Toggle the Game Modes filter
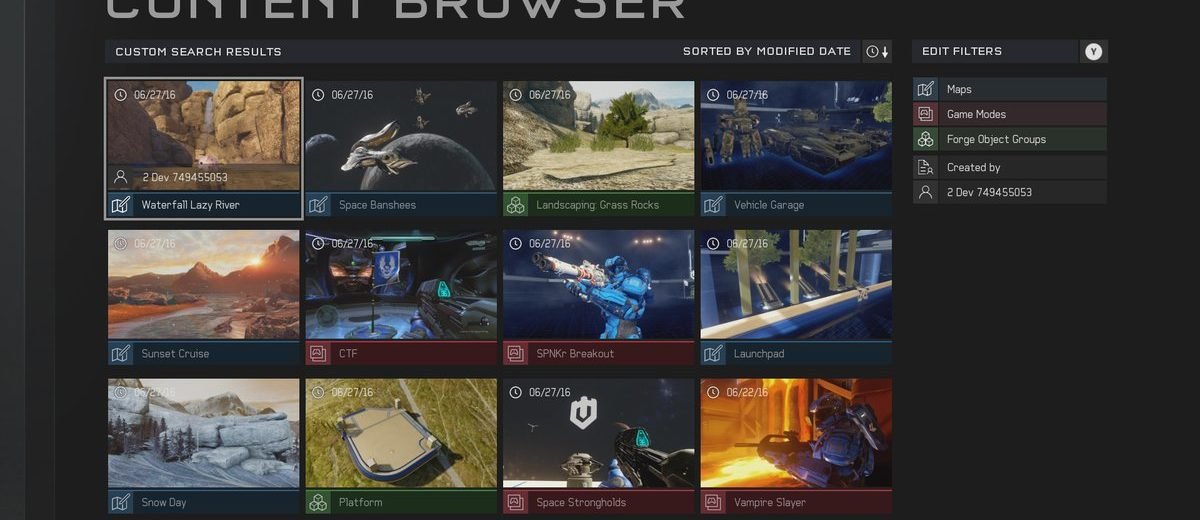The image size is (1200, 520). tap(1009, 114)
